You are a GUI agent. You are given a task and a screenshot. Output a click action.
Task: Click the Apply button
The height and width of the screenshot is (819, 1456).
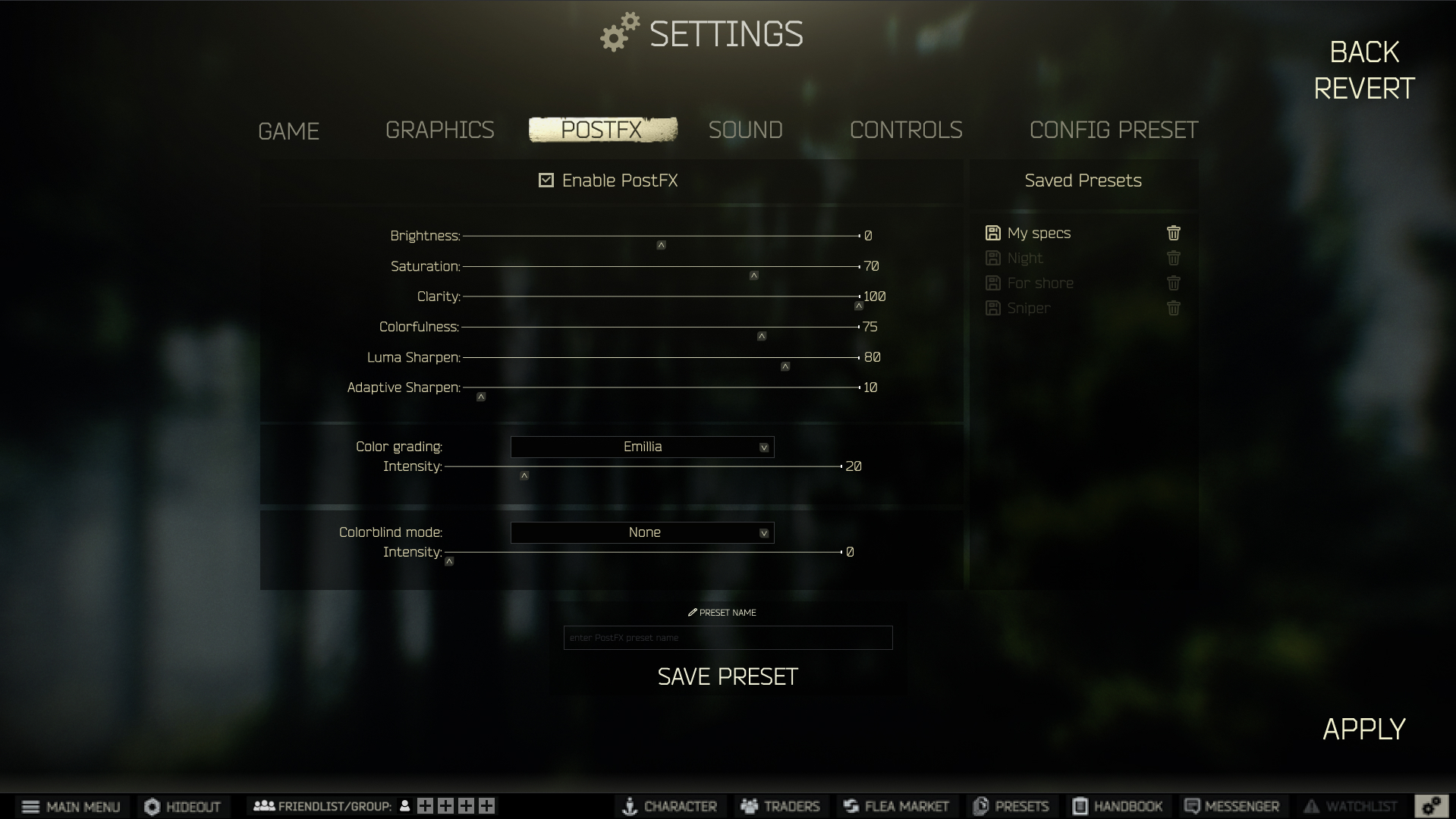[x=1363, y=729]
